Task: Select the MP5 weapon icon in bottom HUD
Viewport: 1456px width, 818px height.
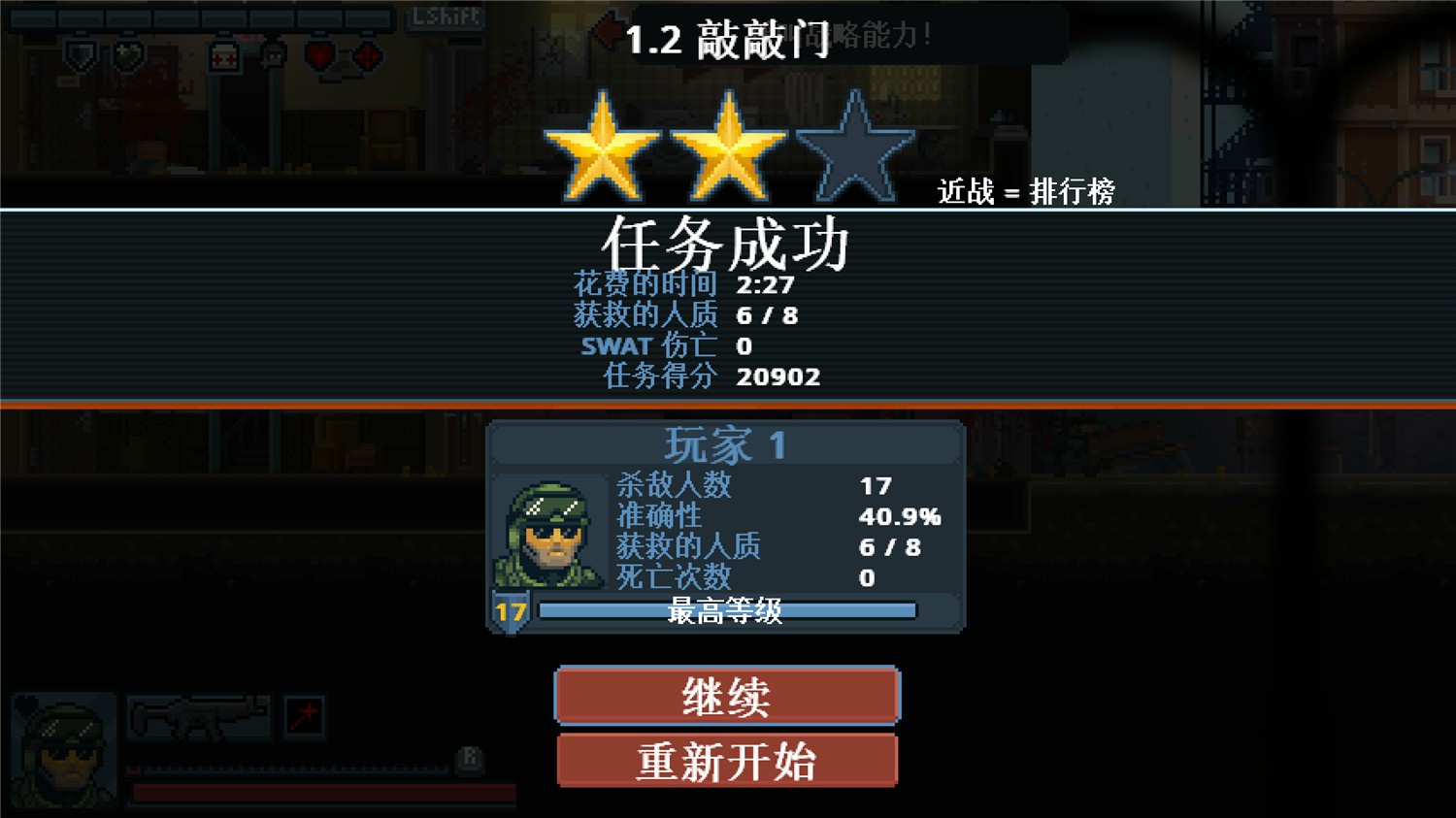Action: point(199,718)
